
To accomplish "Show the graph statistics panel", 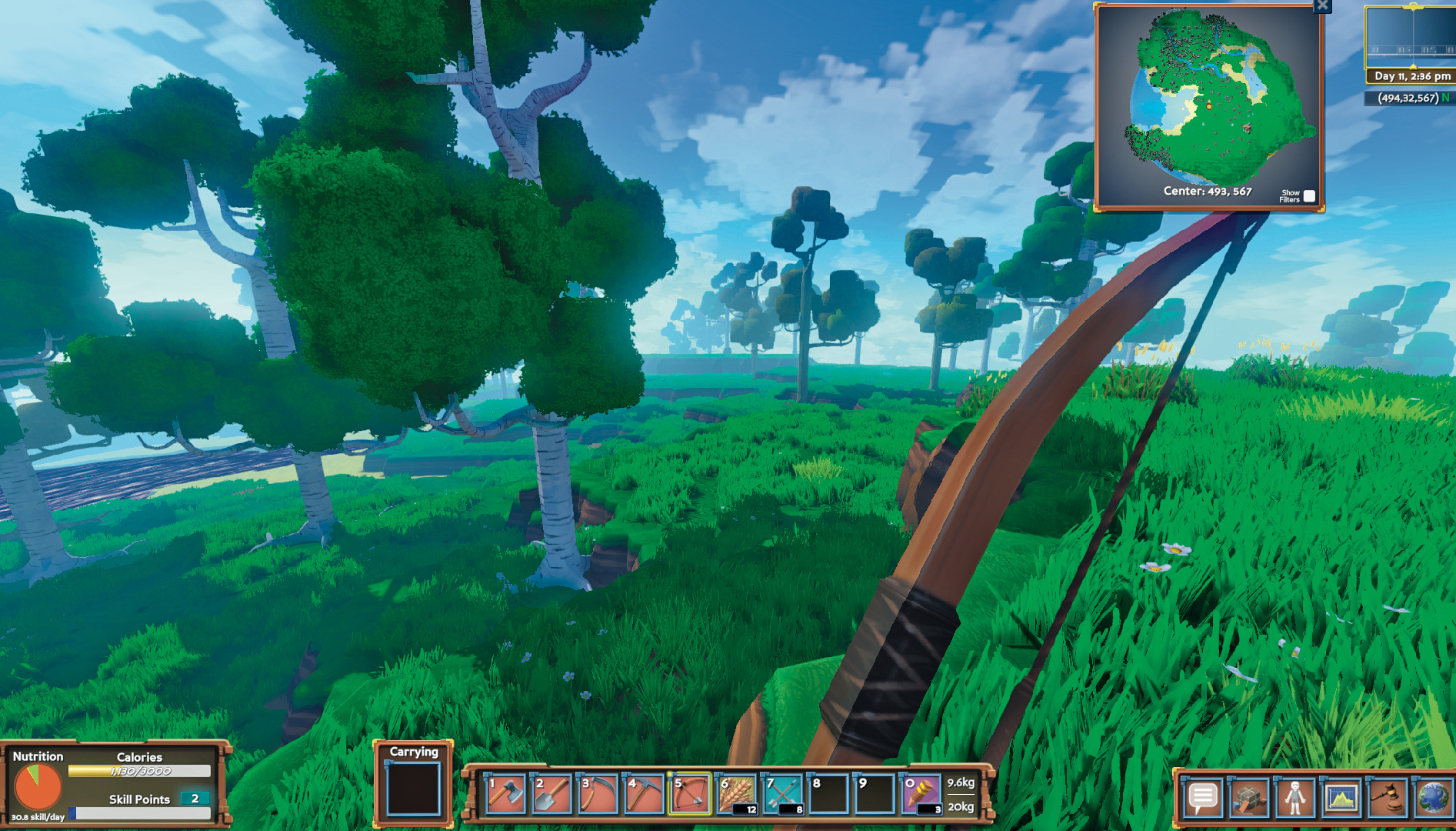I will coord(1341,798).
